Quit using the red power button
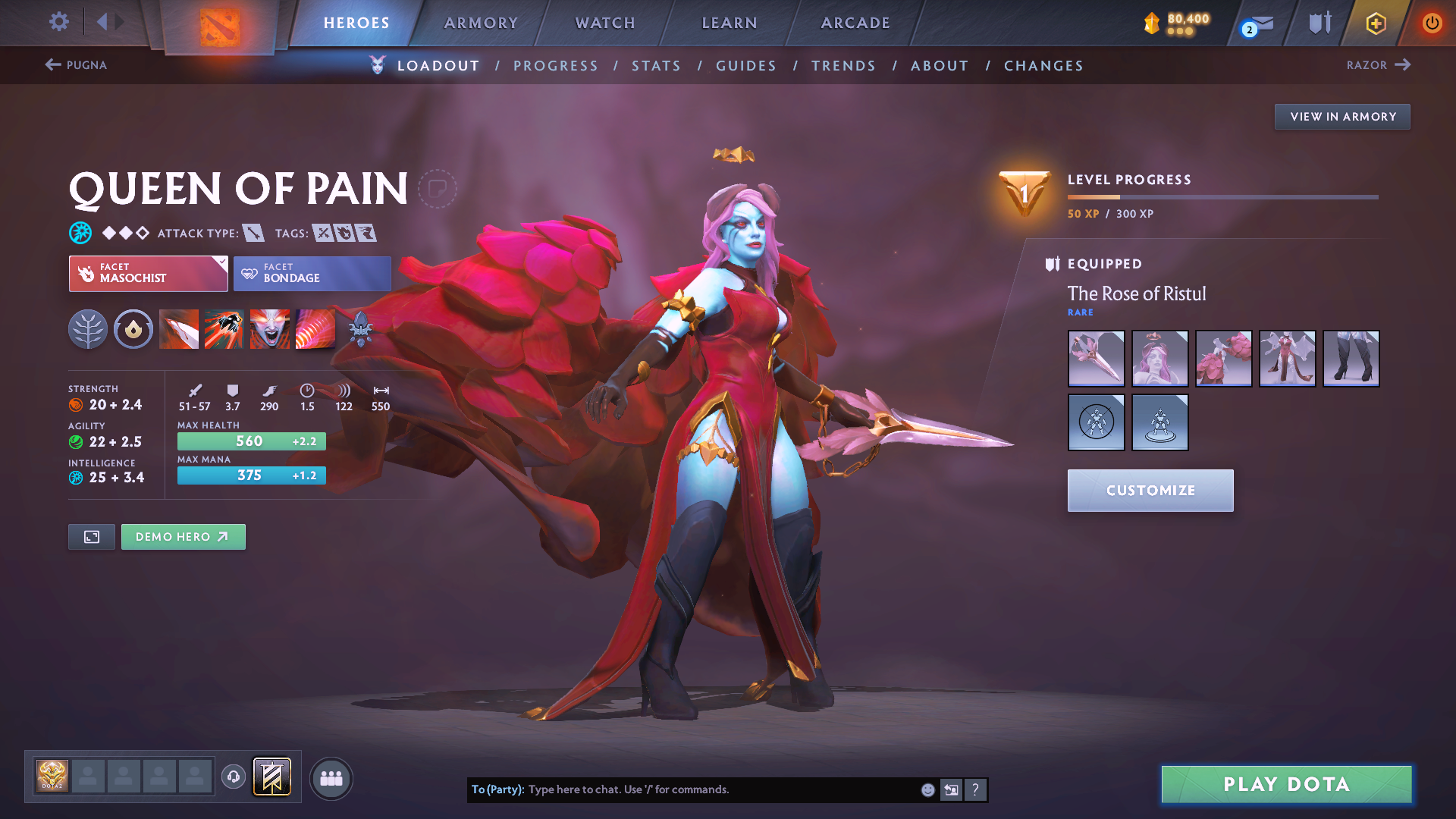The width and height of the screenshot is (1456, 819). pos(1432,23)
